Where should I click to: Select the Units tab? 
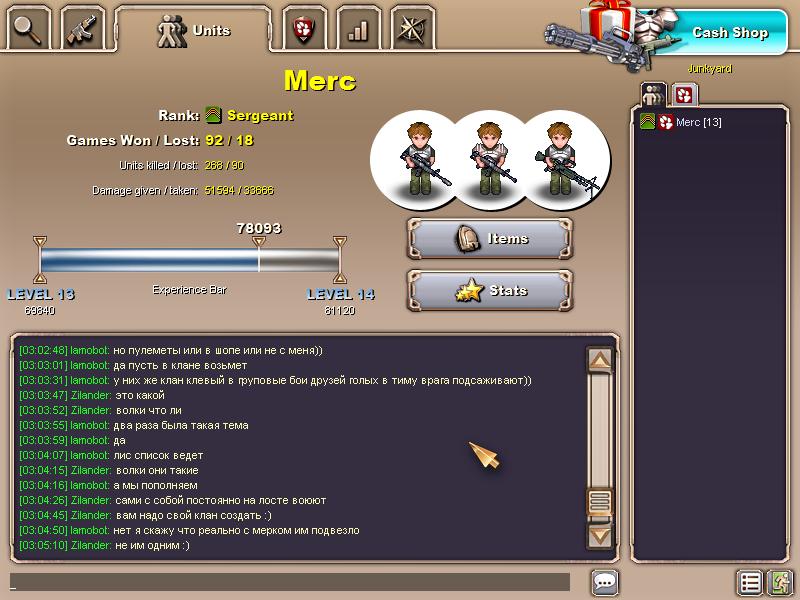[x=194, y=30]
